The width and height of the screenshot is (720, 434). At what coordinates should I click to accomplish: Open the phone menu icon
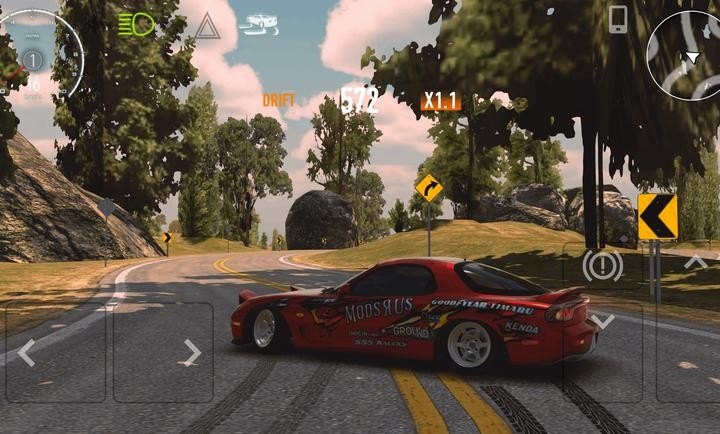pos(618,19)
